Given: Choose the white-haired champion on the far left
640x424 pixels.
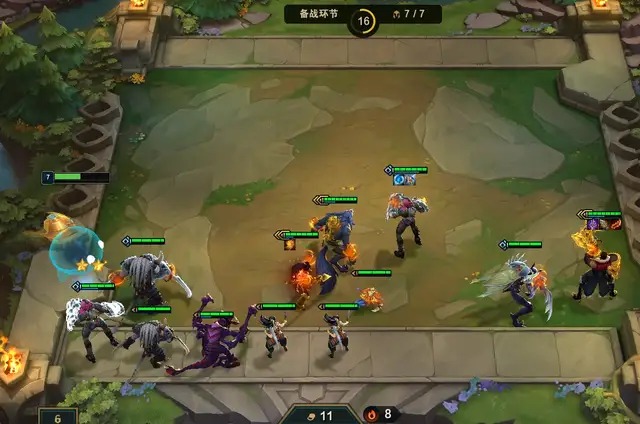Looking at the screenshot, I should (88, 320).
